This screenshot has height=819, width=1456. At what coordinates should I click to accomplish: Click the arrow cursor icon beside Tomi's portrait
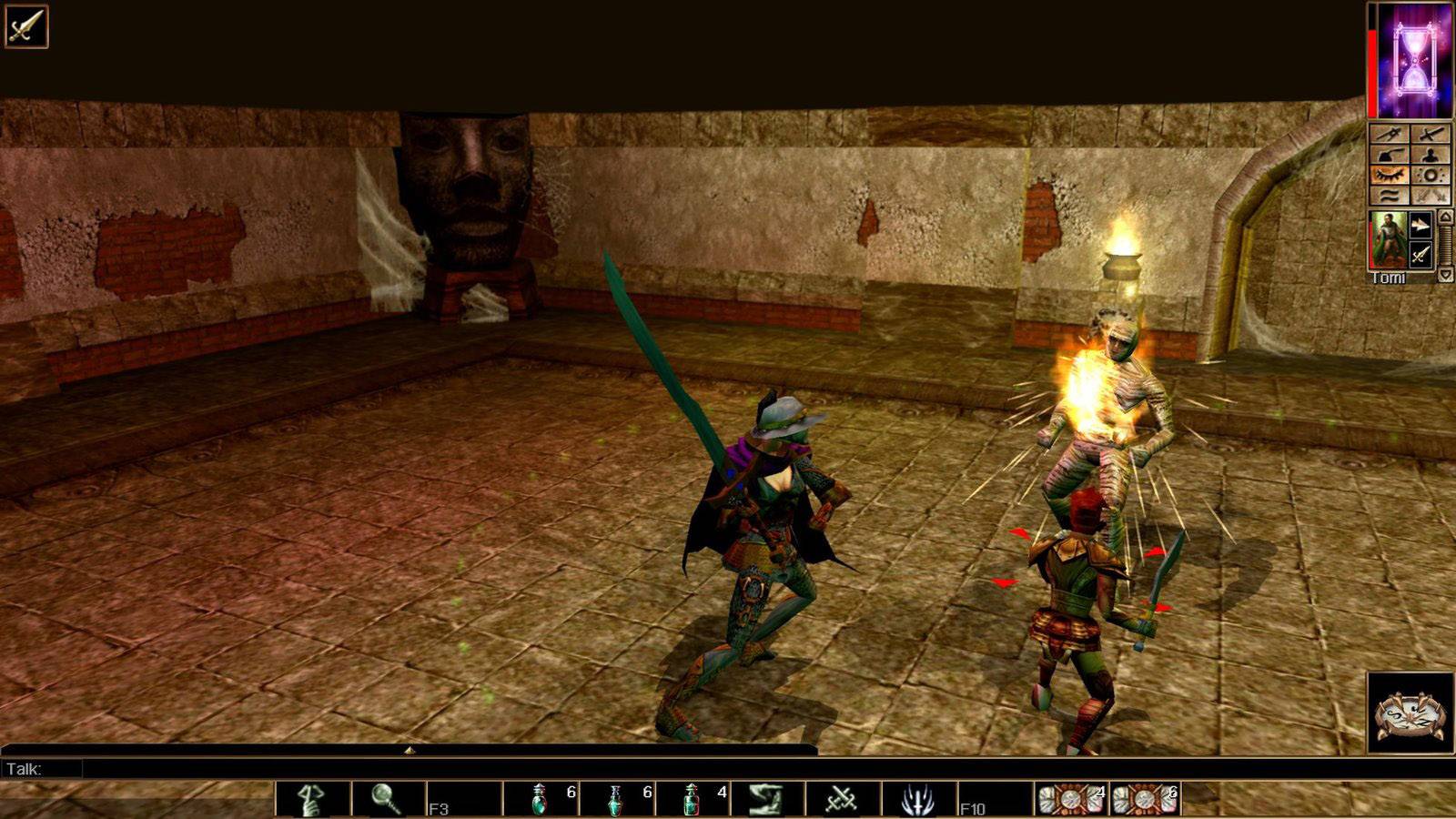1421,224
